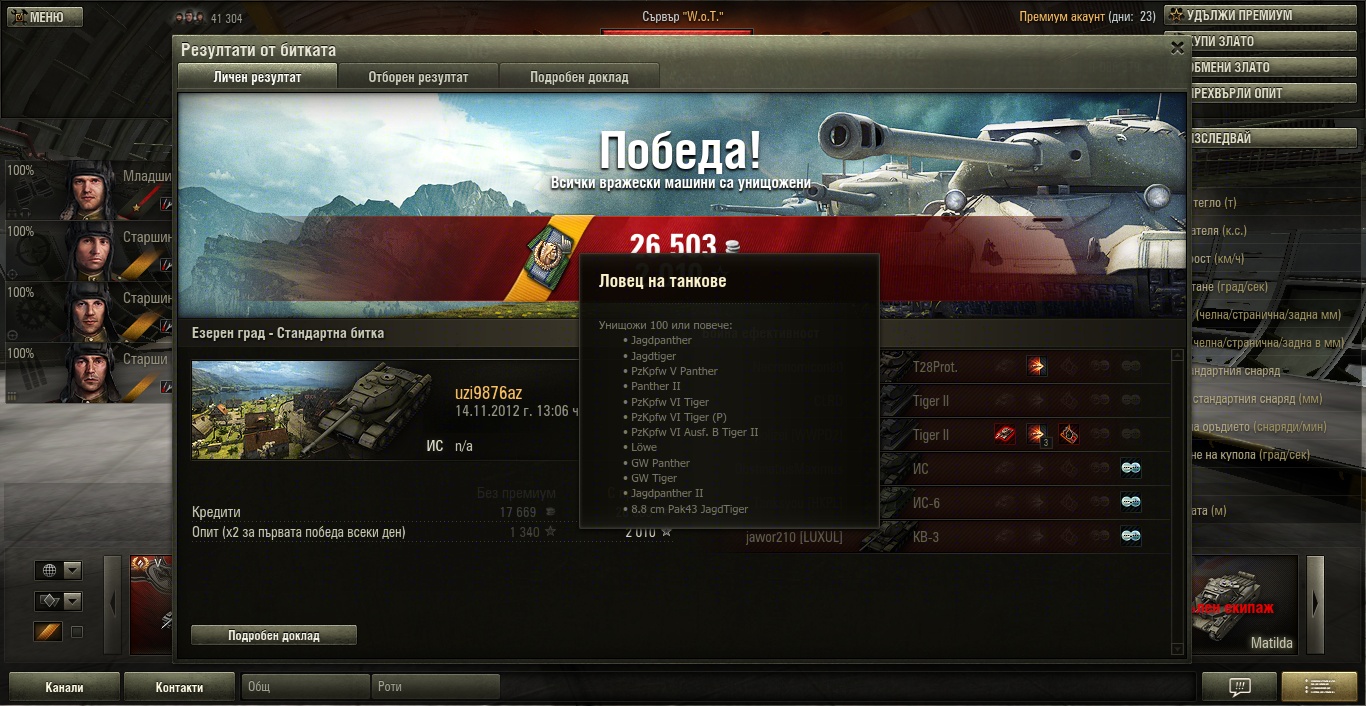Close the battle results window
Image resolution: width=1366 pixels, height=706 pixels.
point(1177,47)
